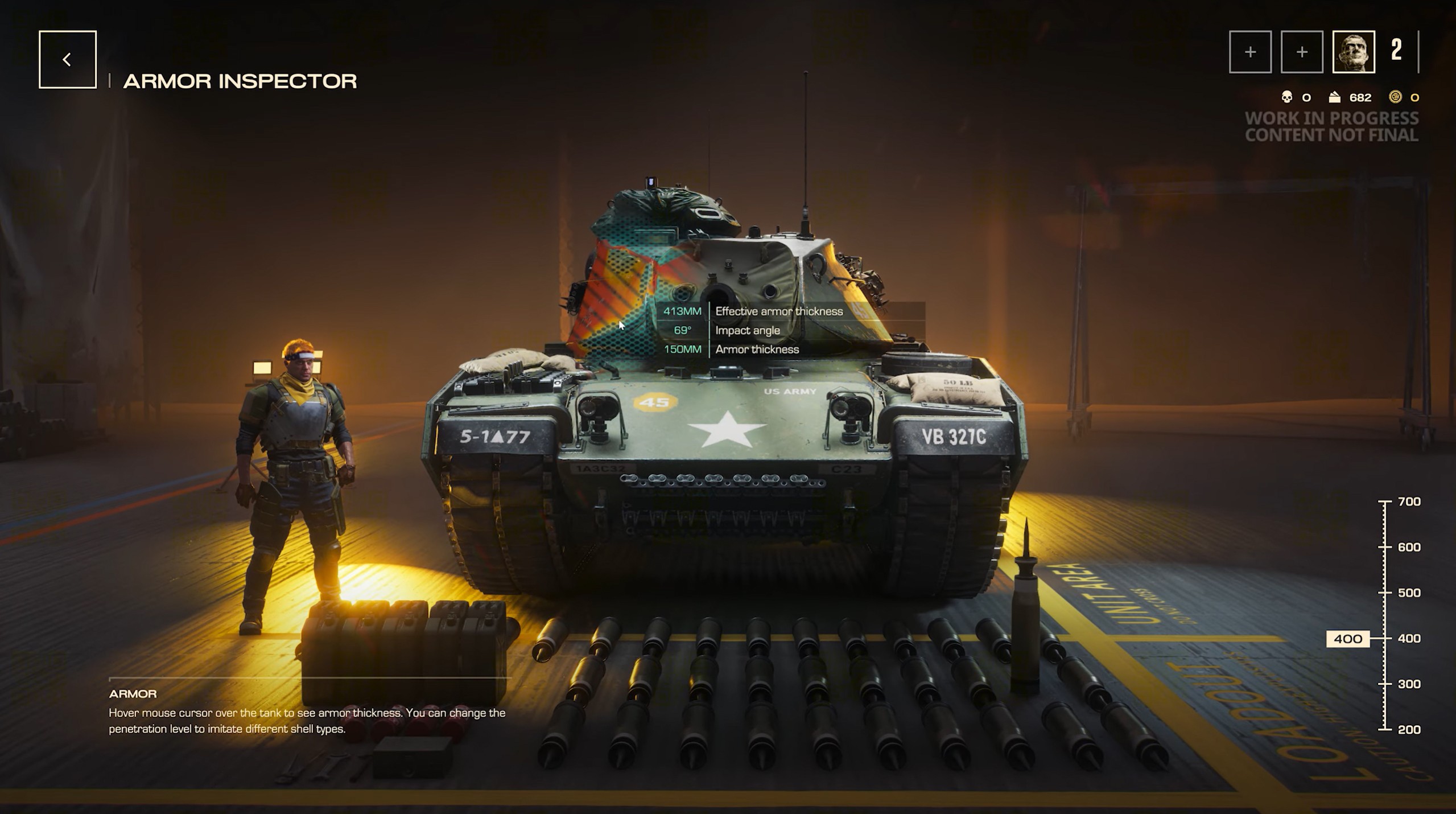This screenshot has width=1456, height=814.
Task: Set penetration scale to the 600 mark
Action: click(x=1385, y=548)
